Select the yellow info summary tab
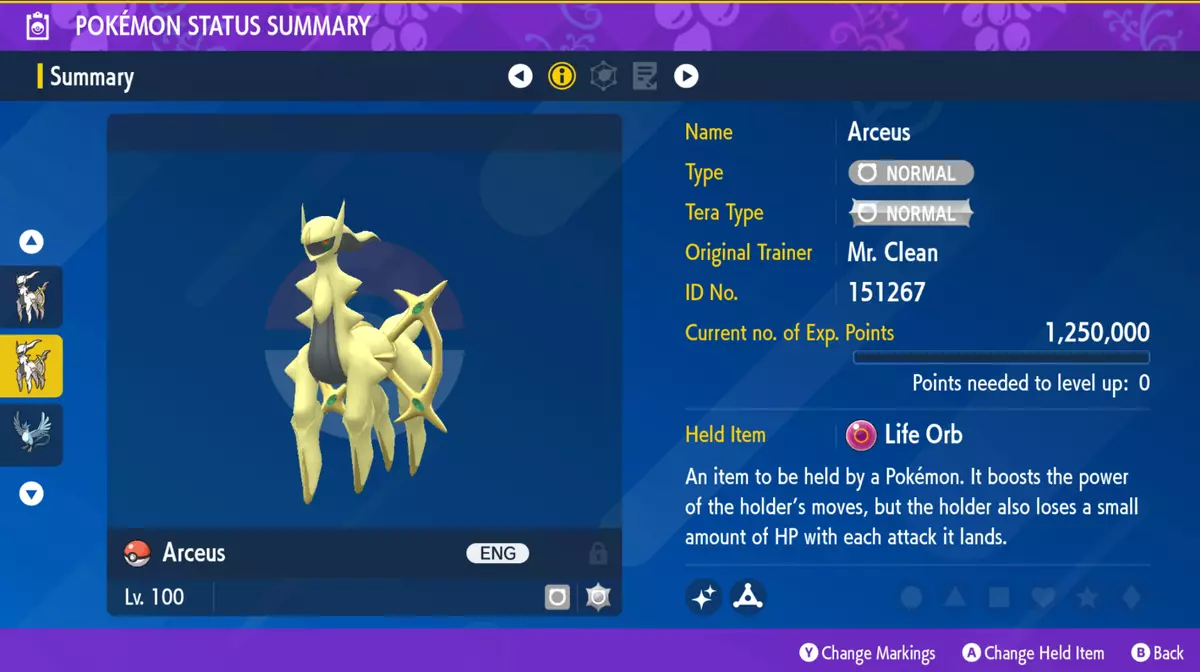The width and height of the screenshot is (1200, 672). [x=562, y=76]
